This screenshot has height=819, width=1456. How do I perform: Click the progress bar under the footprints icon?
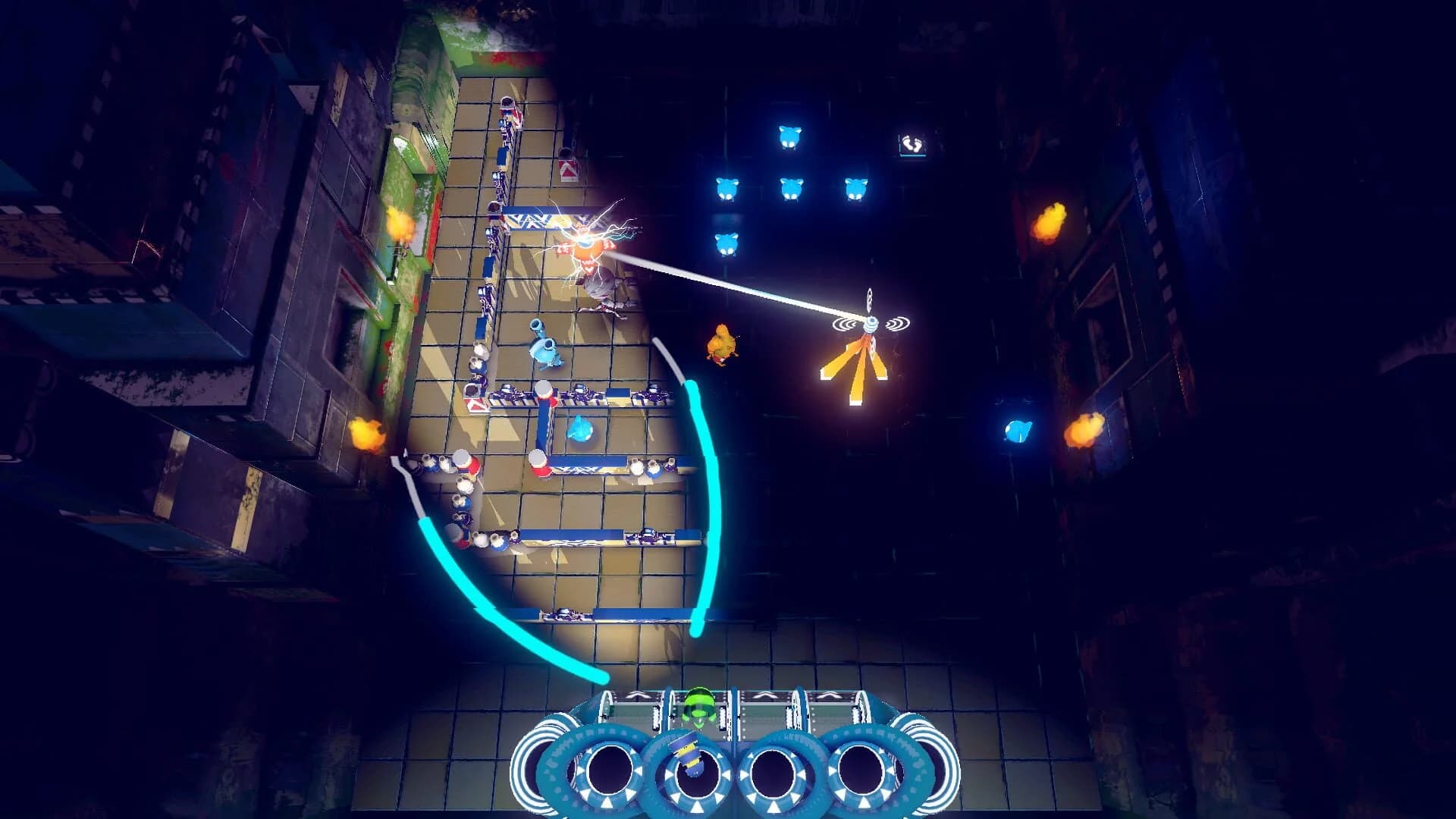[913, 155]
